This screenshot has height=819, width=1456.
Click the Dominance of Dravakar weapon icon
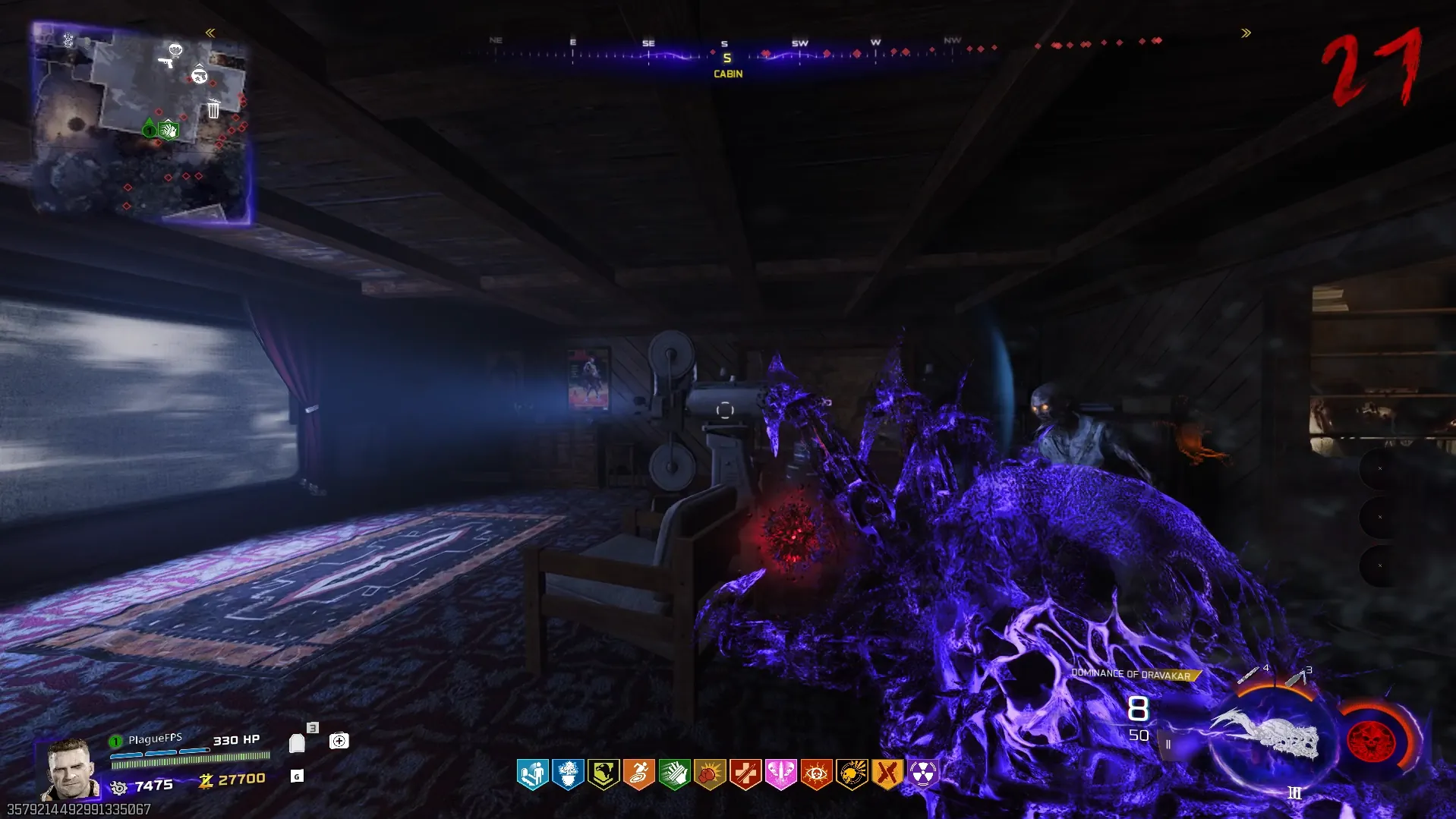pos(1265,736)
